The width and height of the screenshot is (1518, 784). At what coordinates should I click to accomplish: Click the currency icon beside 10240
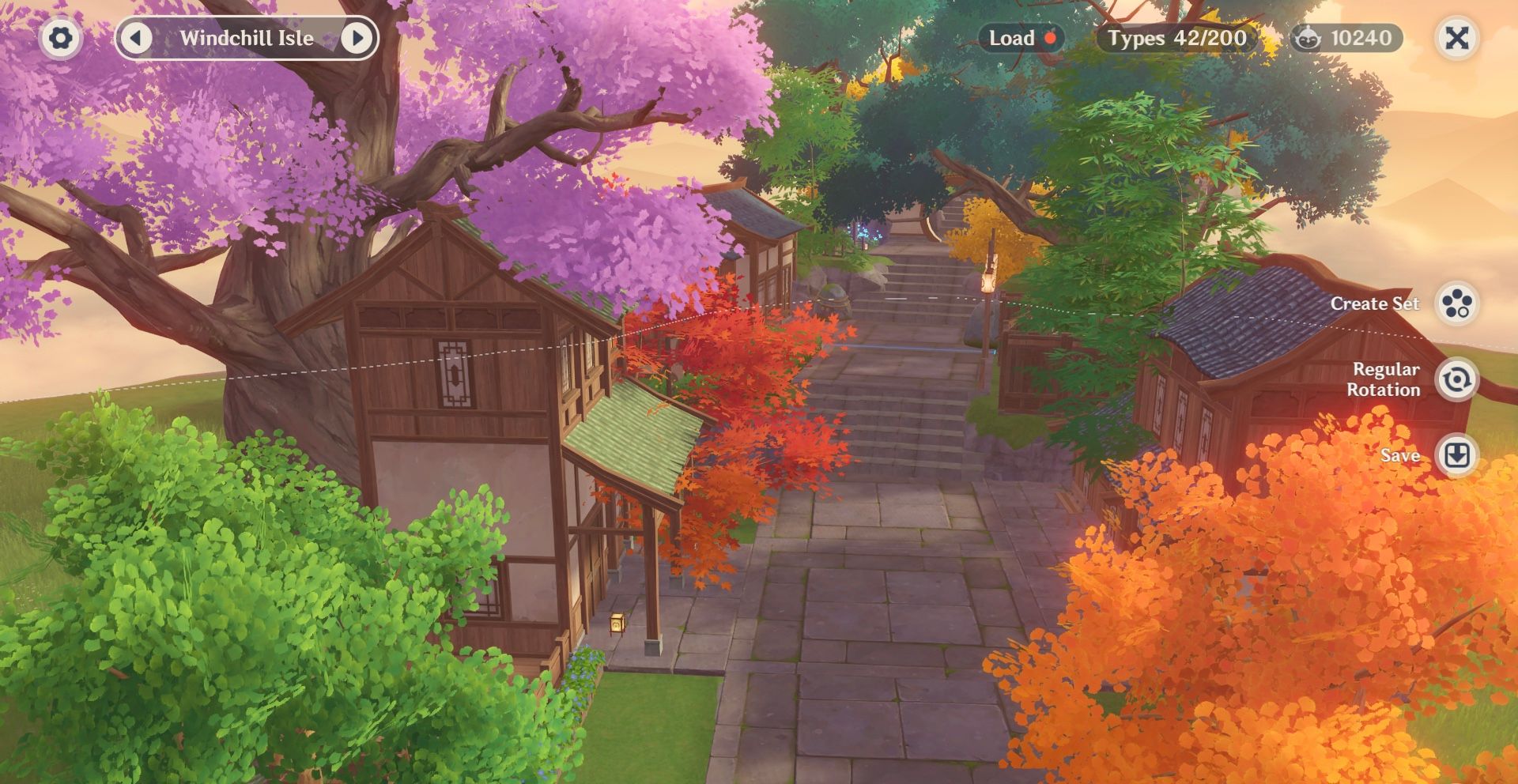[x=1311, y=37]
